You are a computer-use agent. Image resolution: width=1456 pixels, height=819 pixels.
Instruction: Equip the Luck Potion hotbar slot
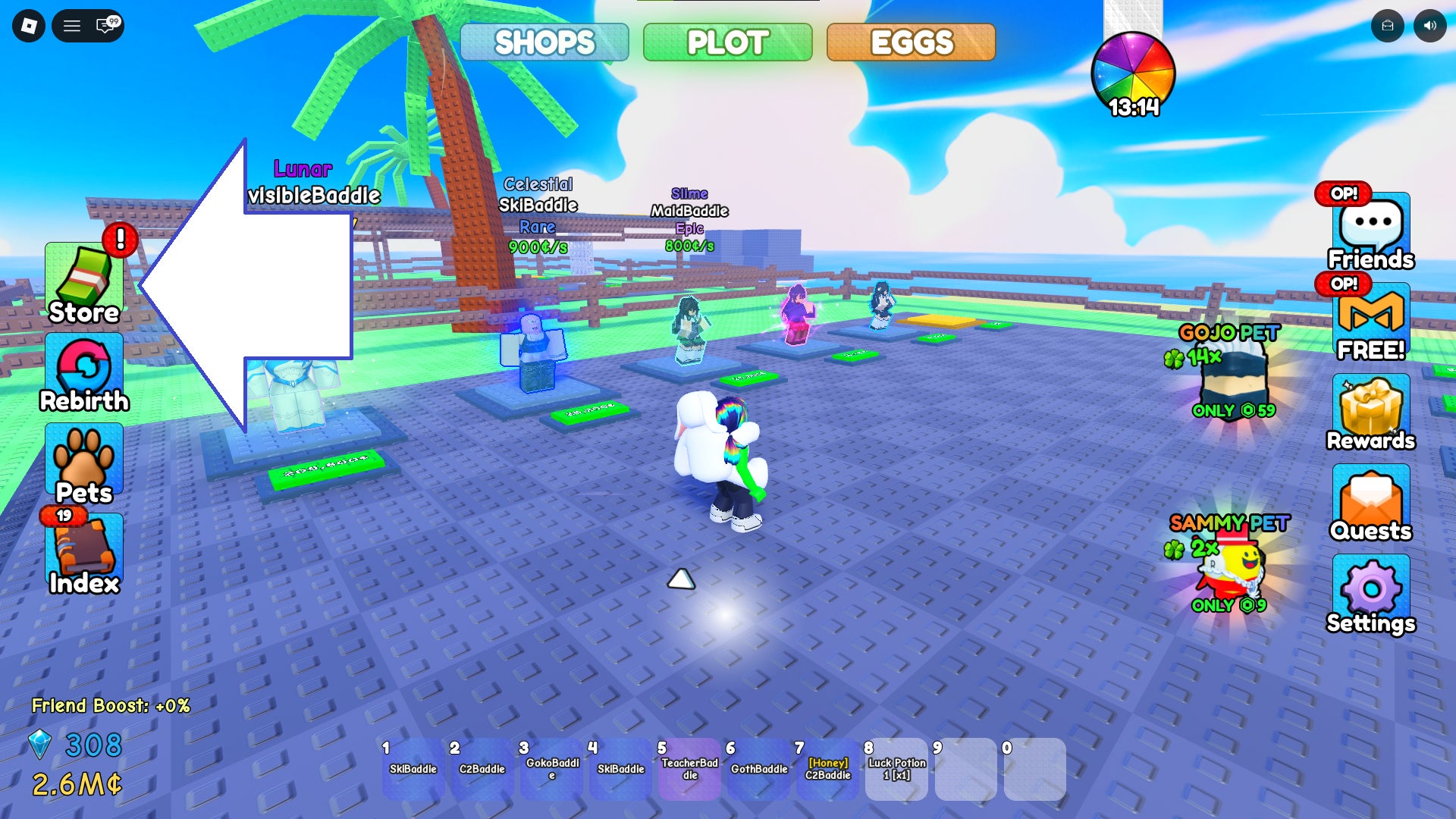pos(896,769)
